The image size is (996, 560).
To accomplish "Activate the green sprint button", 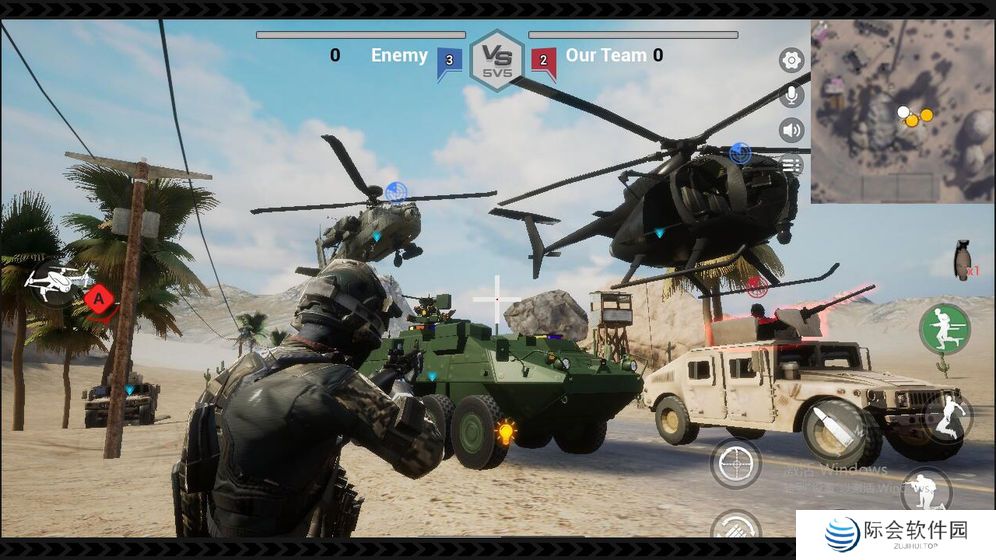I will tap(944, 329).
